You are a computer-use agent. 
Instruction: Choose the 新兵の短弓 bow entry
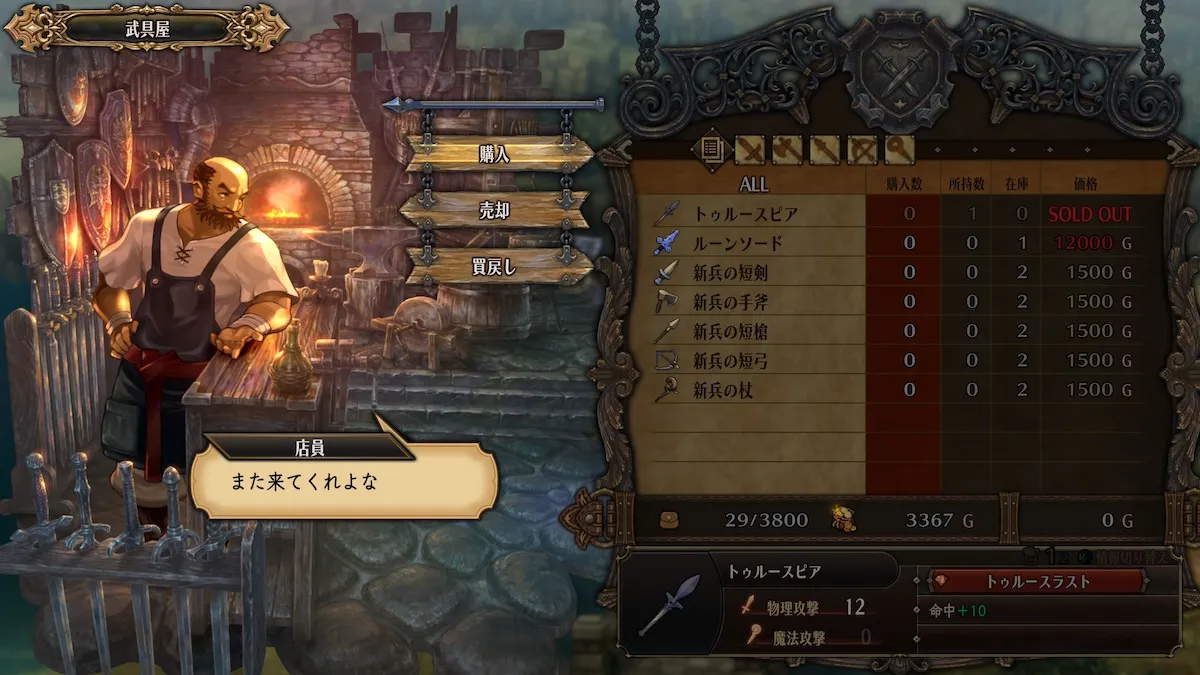(x=730, y=360)
